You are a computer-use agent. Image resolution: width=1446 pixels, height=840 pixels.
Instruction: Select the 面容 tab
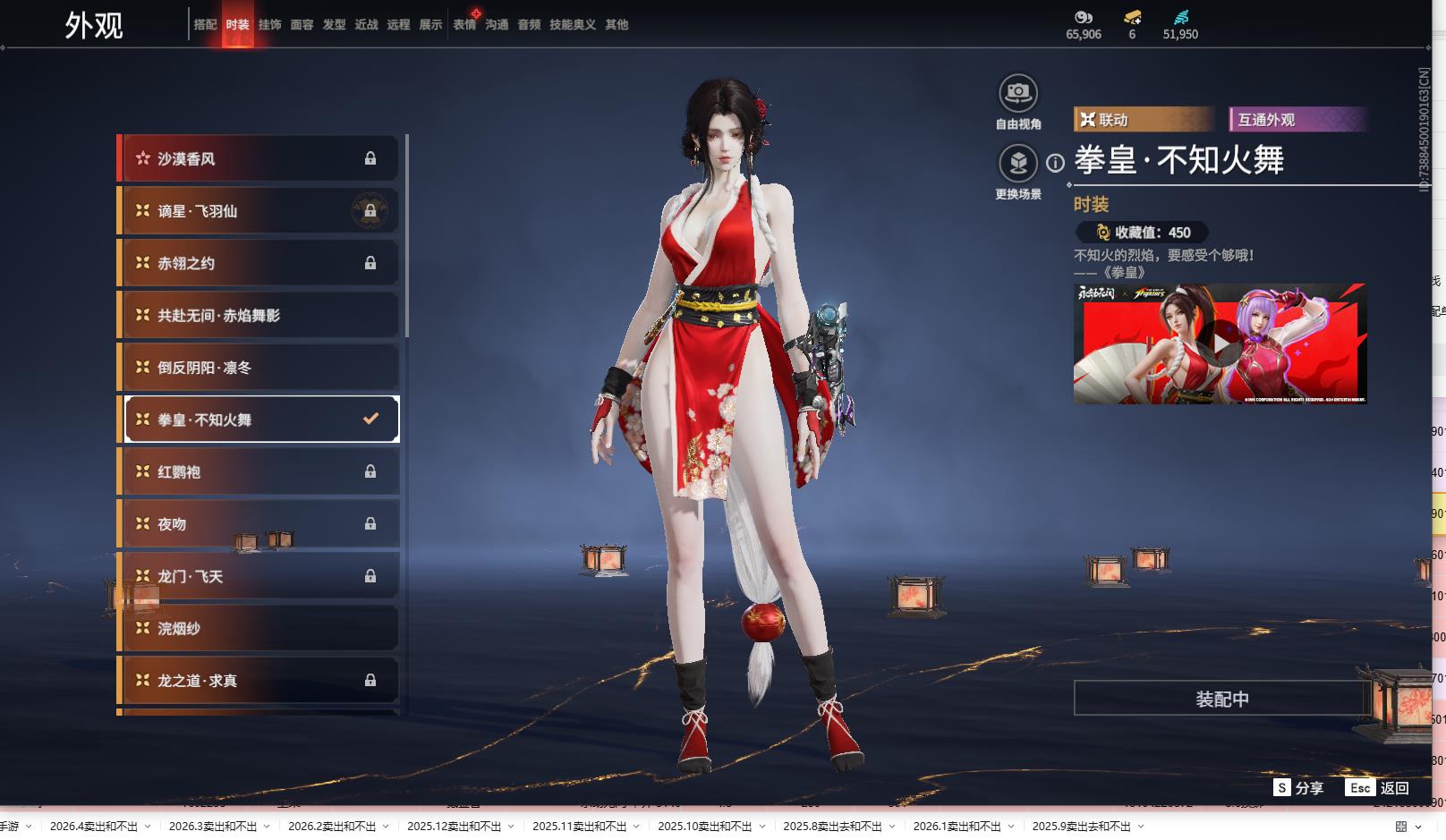pos(302,24)
